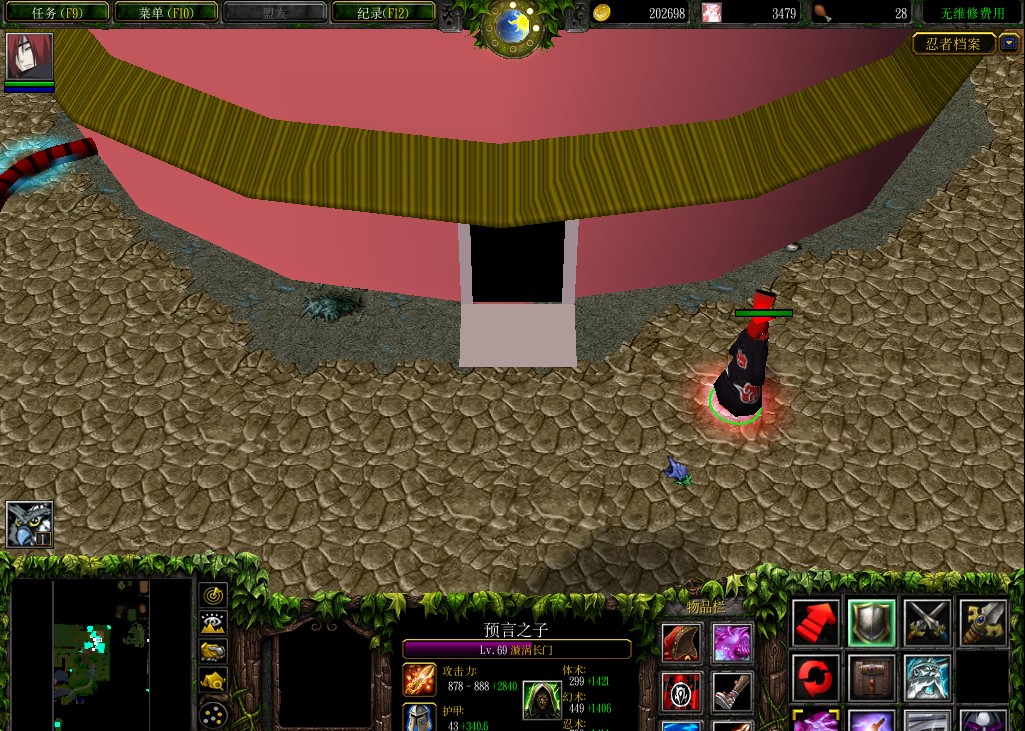The width and height of the screenshot is (1025, 731).
Task: Click the formation movement toggle button
Action: (214, 714)
